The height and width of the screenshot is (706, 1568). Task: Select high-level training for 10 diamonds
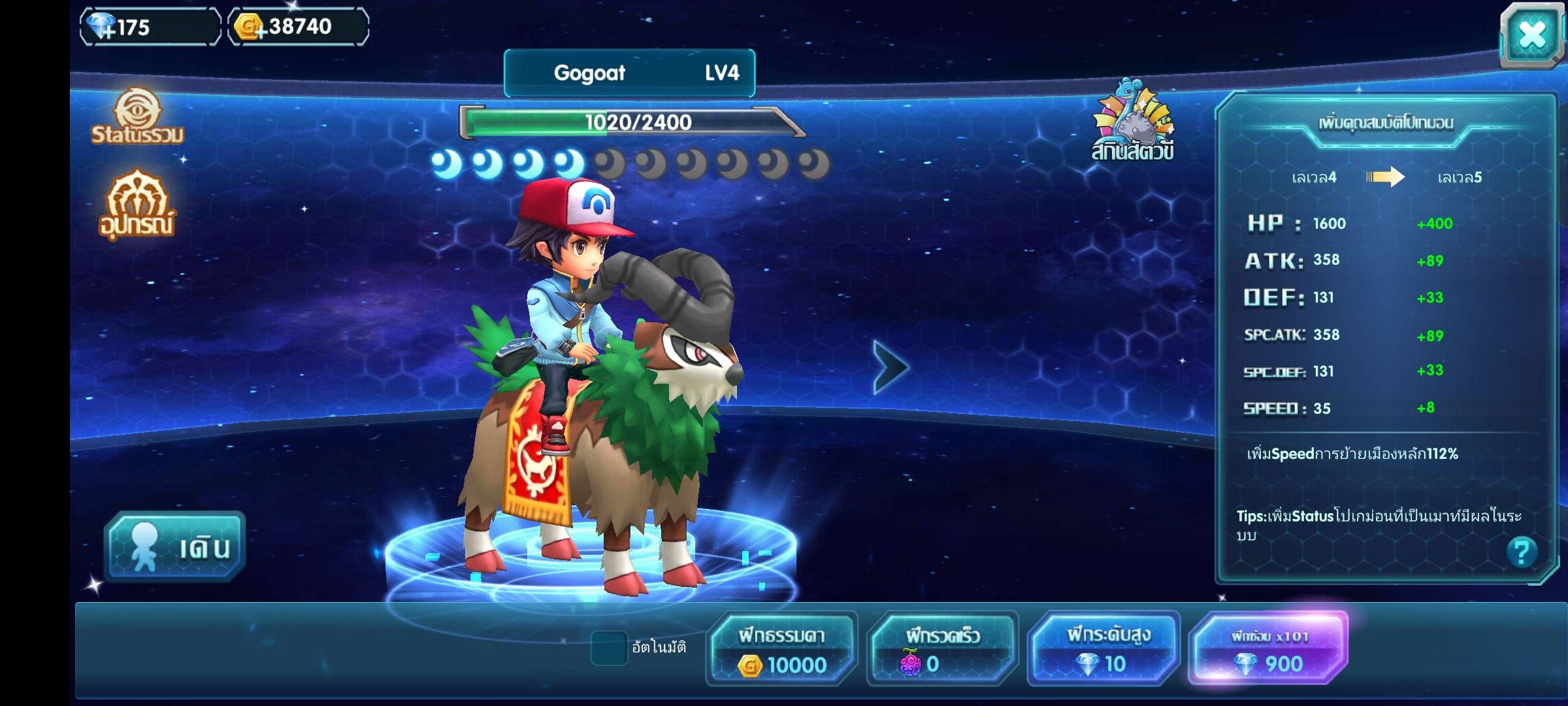(x=1103, y=649)
